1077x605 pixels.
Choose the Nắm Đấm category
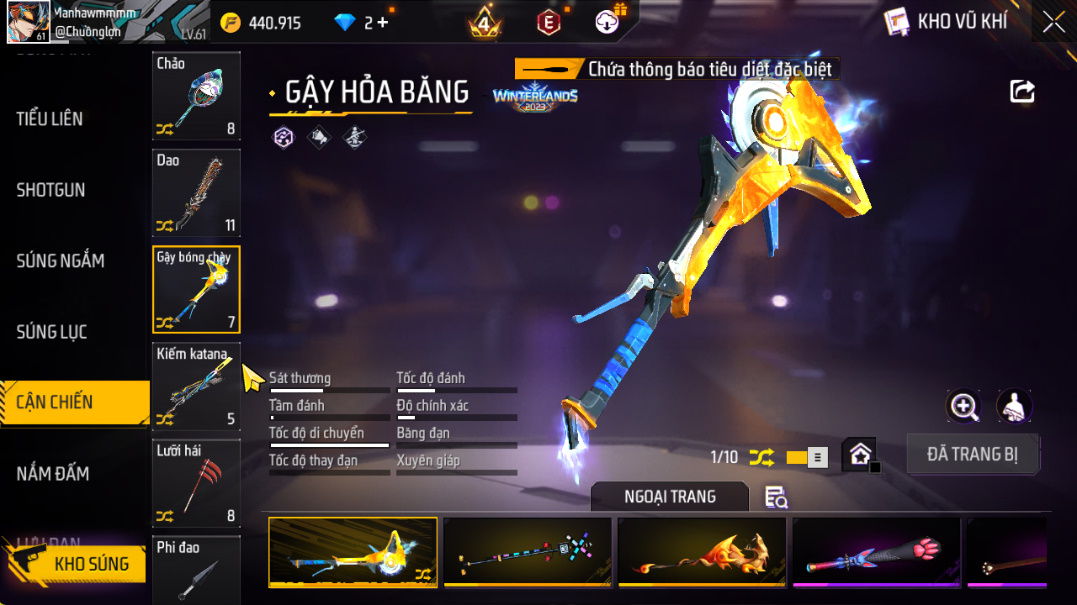pyautogui.click(x=53, y=473)
